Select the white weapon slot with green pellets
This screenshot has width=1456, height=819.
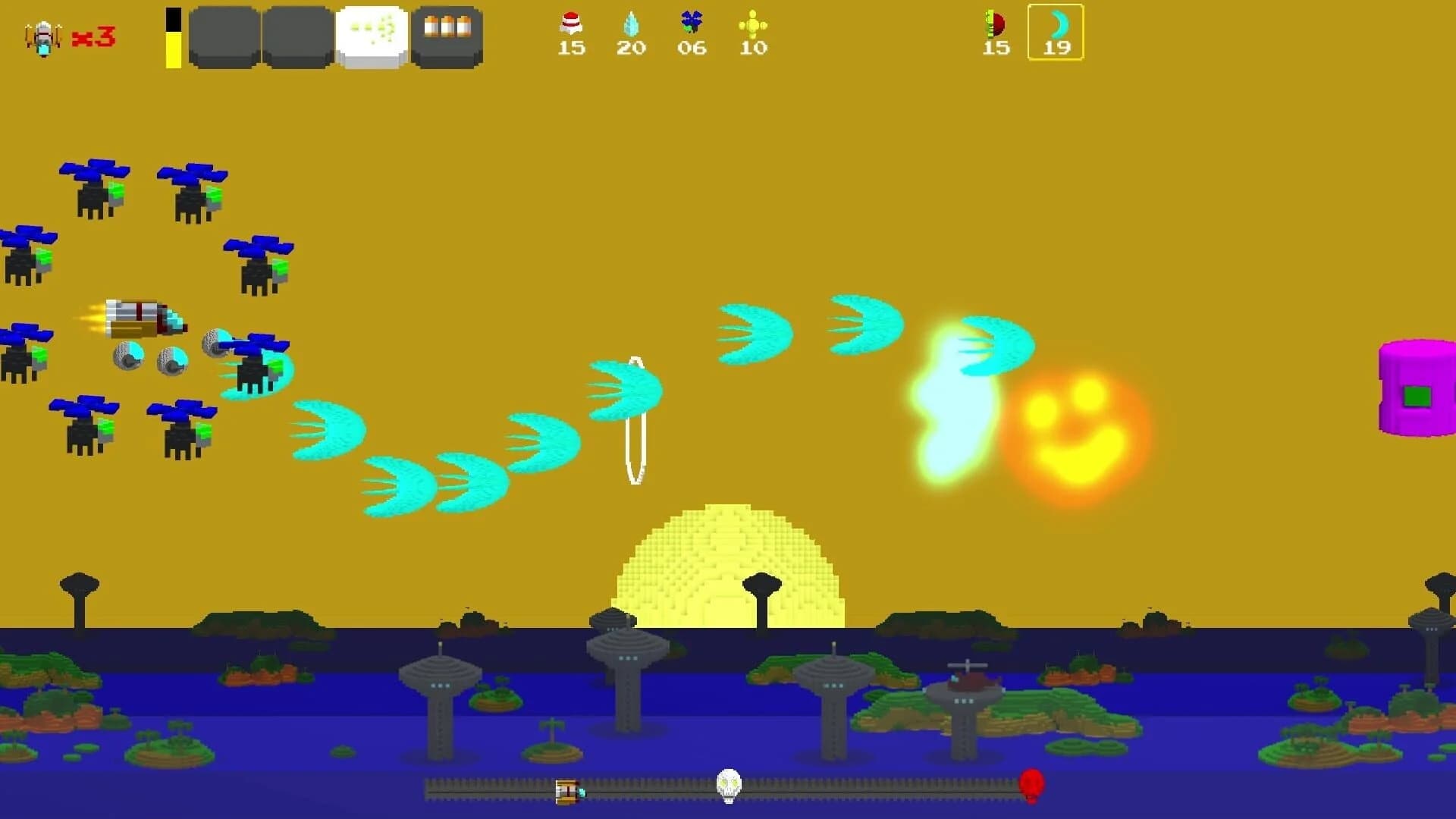tap(370, 36)
